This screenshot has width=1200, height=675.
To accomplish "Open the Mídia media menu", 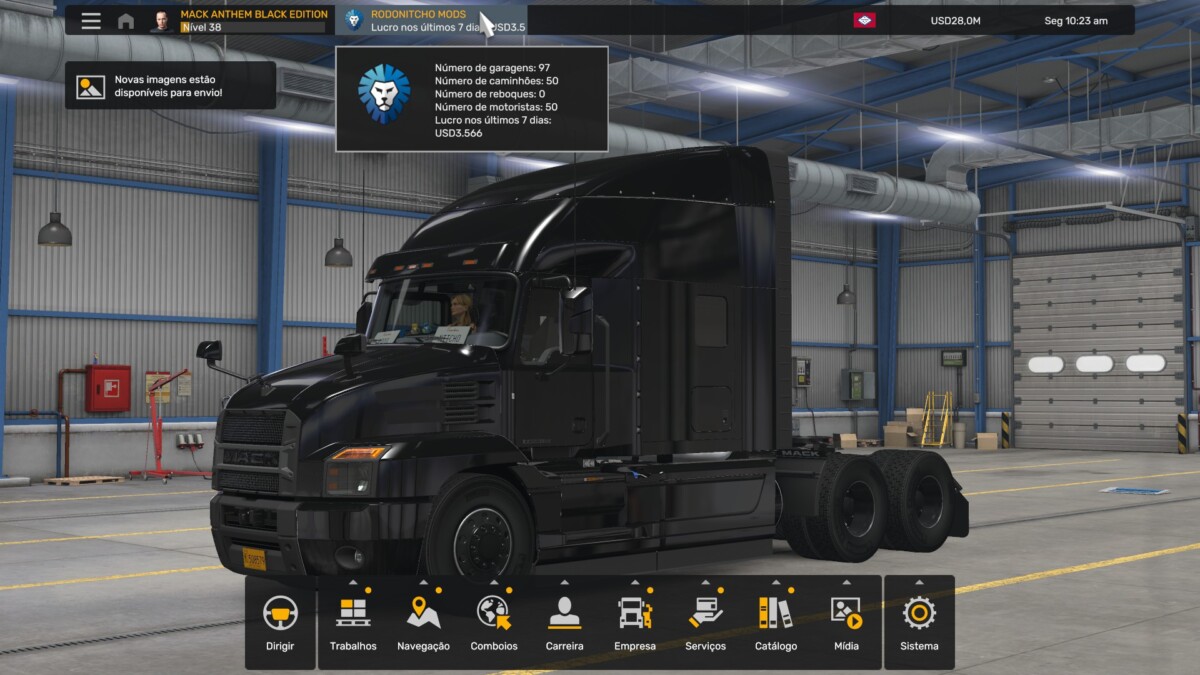I will 846,622.
